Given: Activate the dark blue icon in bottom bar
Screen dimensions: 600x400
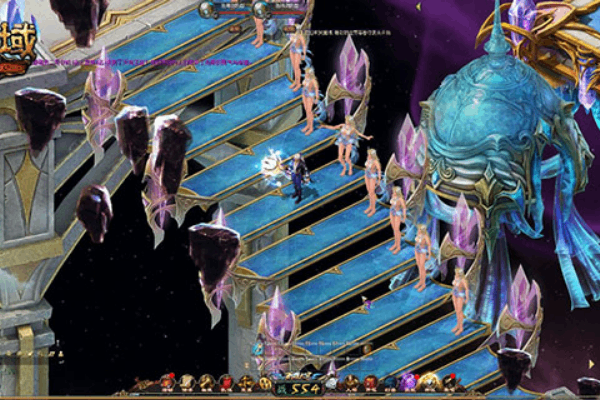Looking at the screenshot, I should coord(390,381).
